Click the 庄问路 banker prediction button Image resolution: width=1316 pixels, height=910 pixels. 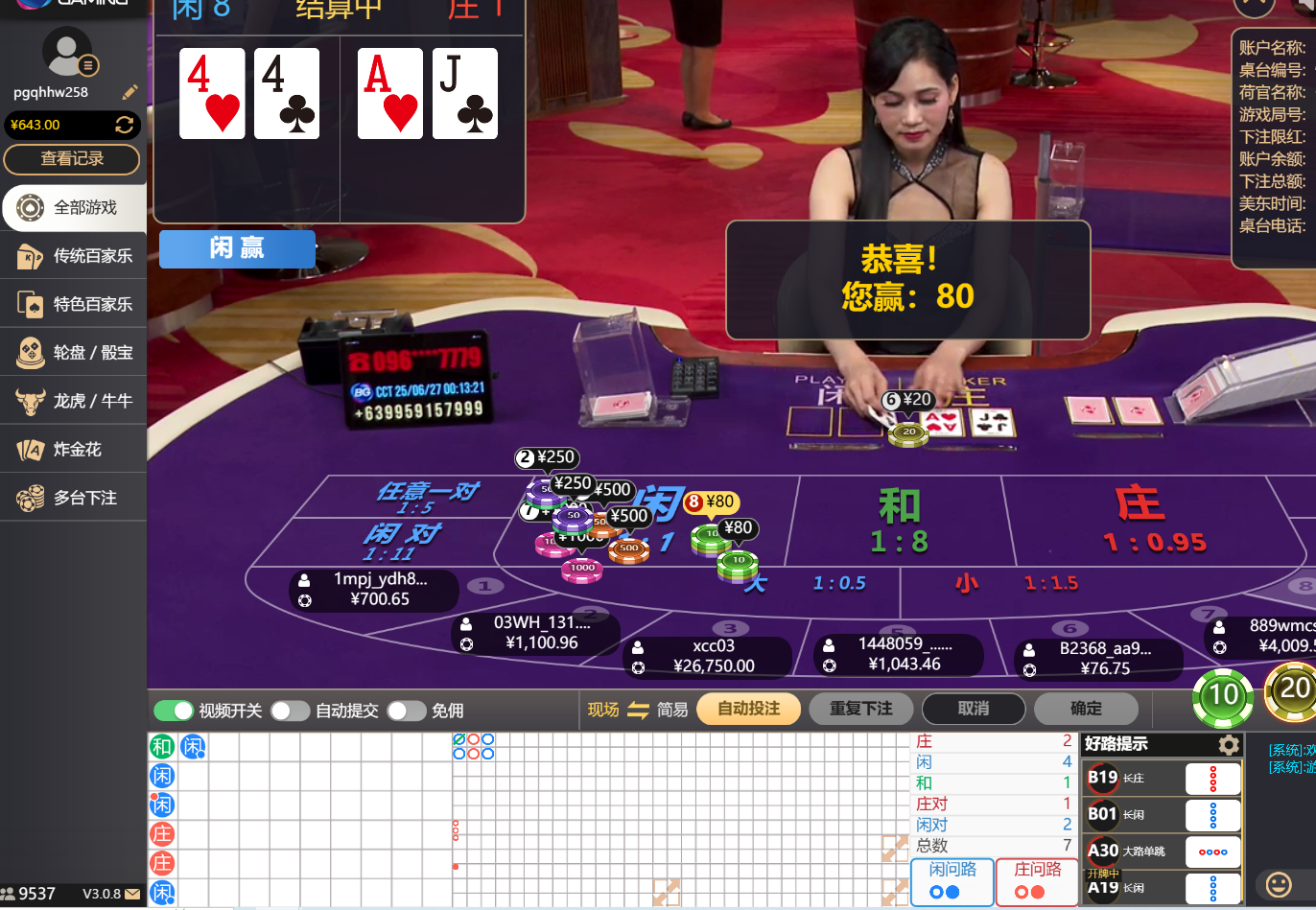[1037, 880]
